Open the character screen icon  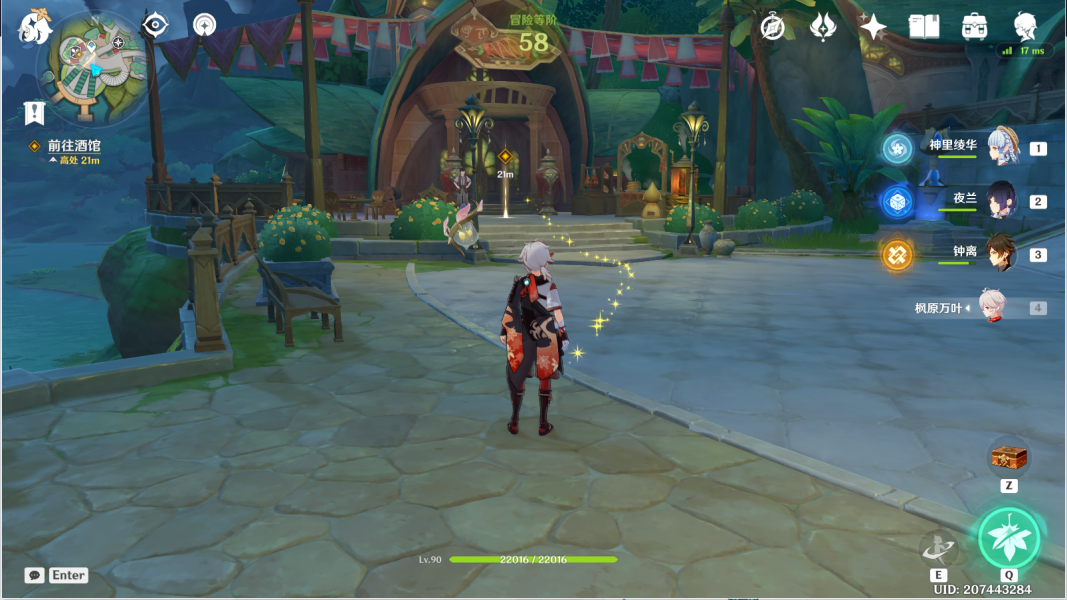point(1025,27)
